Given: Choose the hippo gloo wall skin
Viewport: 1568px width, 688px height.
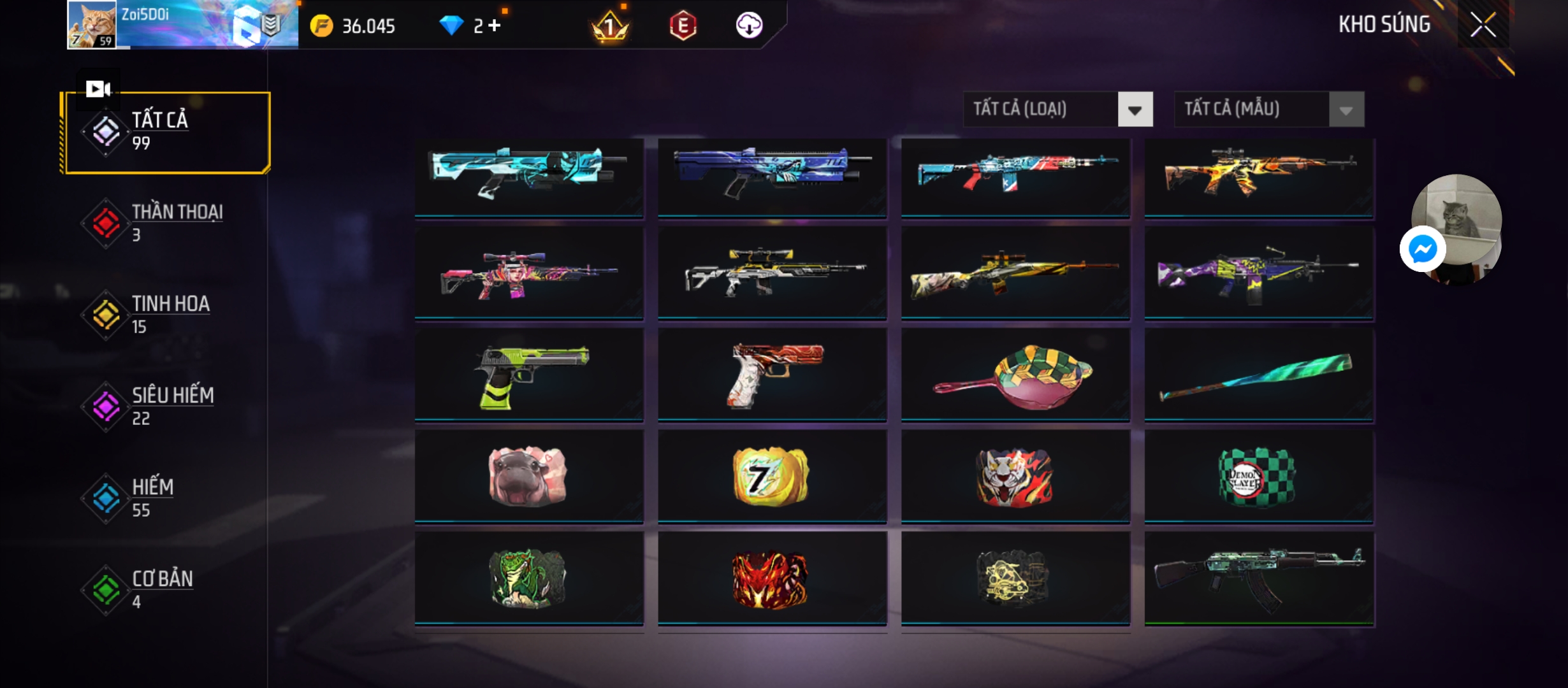Looking at the screenshot, I should (x=529, y=477).
